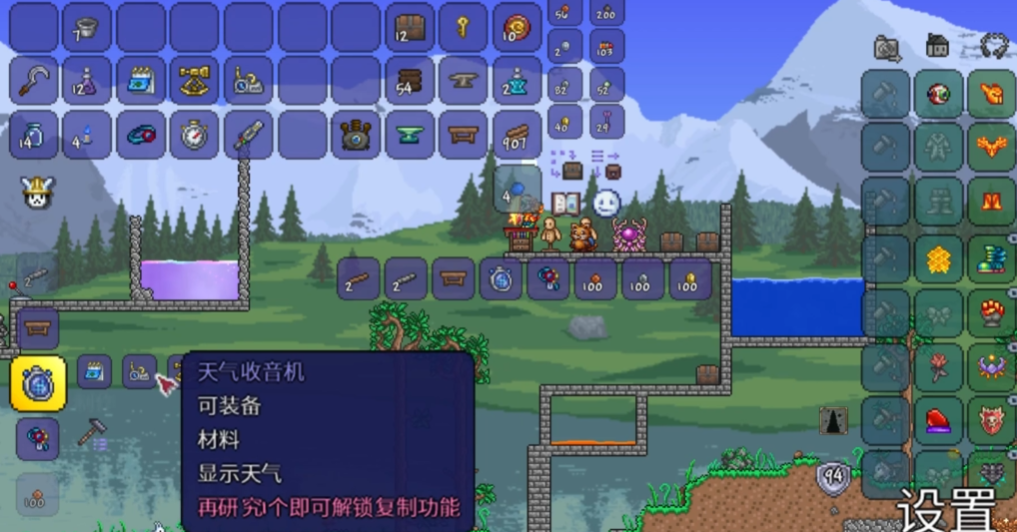
Task: Pick the golden key slot
Action: 463,27
